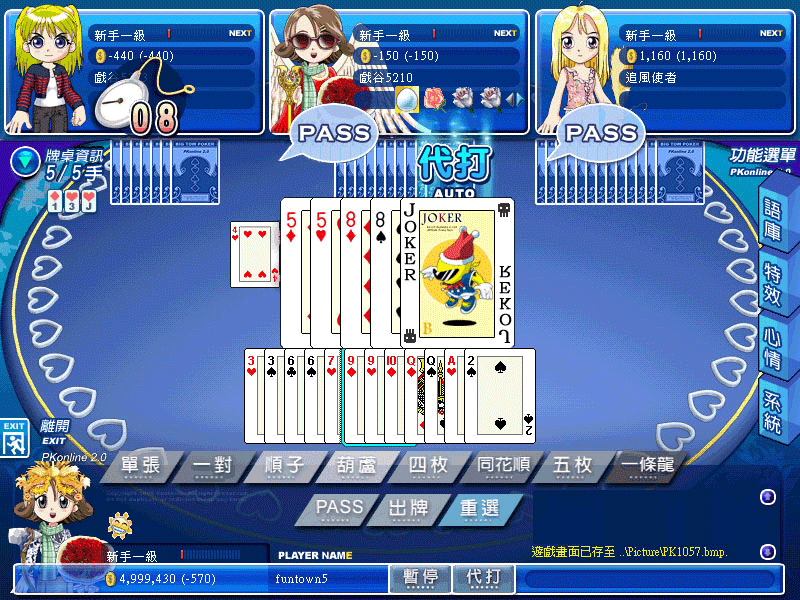This screenshot has height=600, width=800.
Task: Reset card selection with 重選
Action: (479, 508)
